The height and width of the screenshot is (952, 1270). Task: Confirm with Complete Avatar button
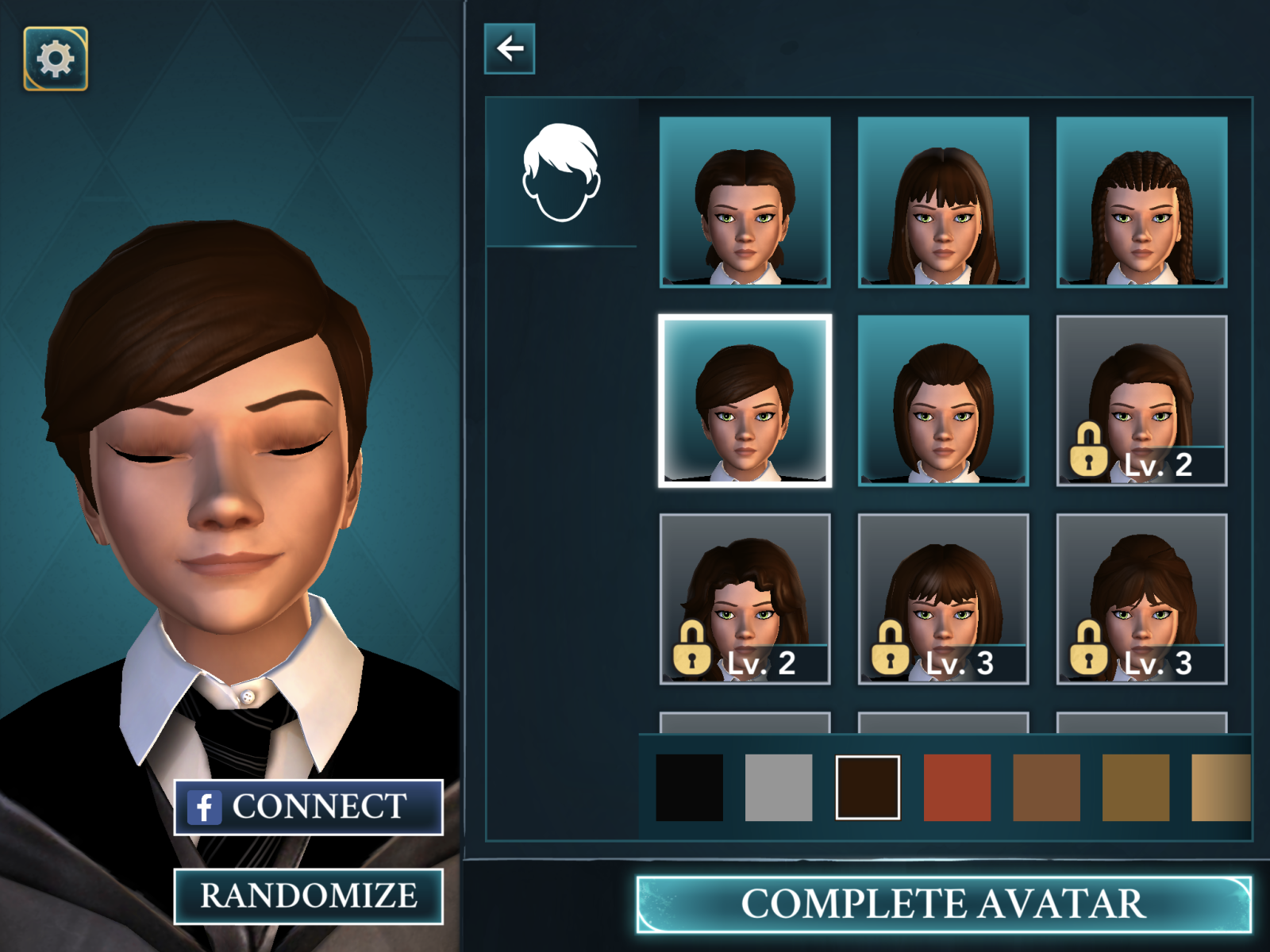point(943,904)
